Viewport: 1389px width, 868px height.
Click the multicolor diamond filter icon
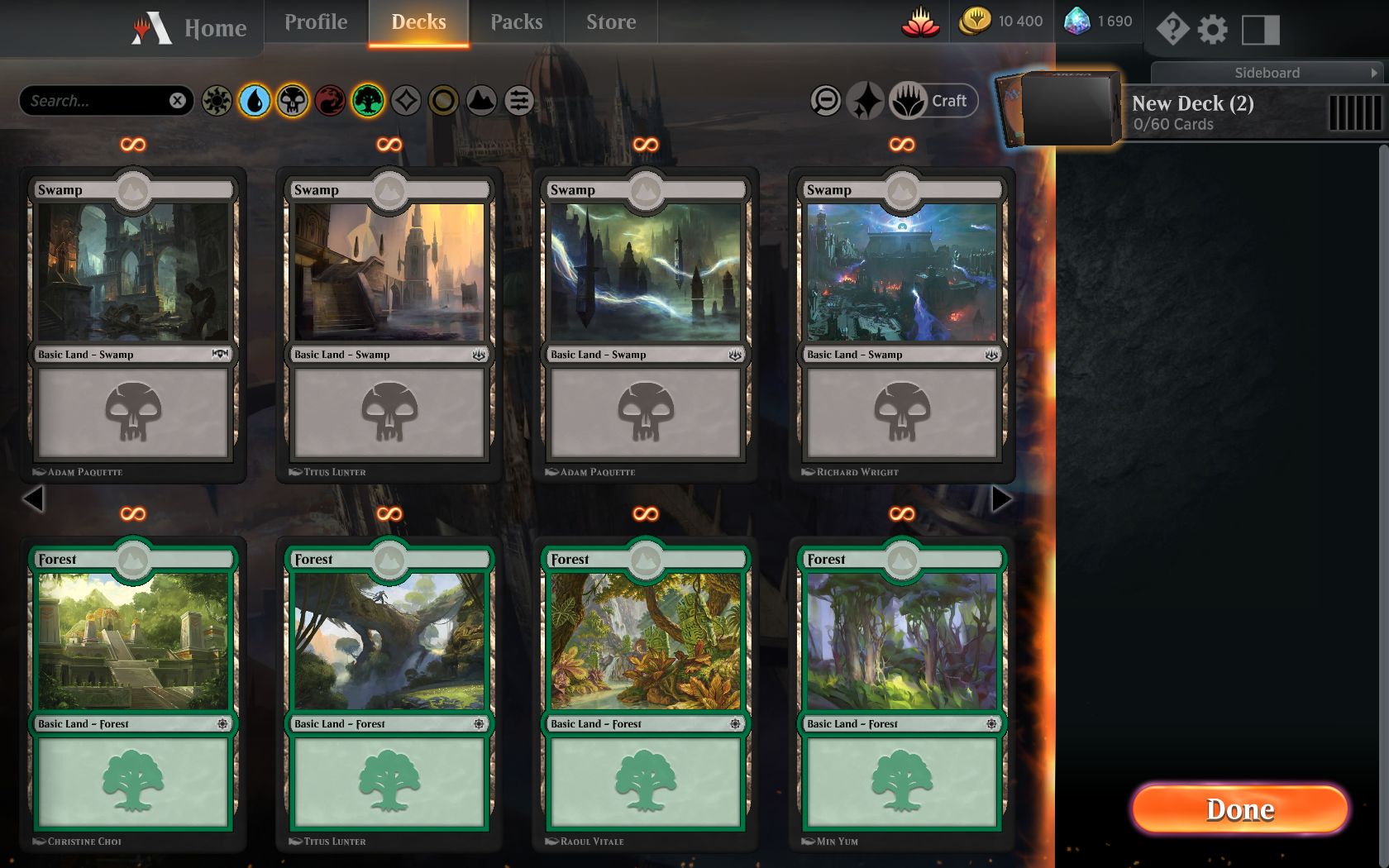406,101
